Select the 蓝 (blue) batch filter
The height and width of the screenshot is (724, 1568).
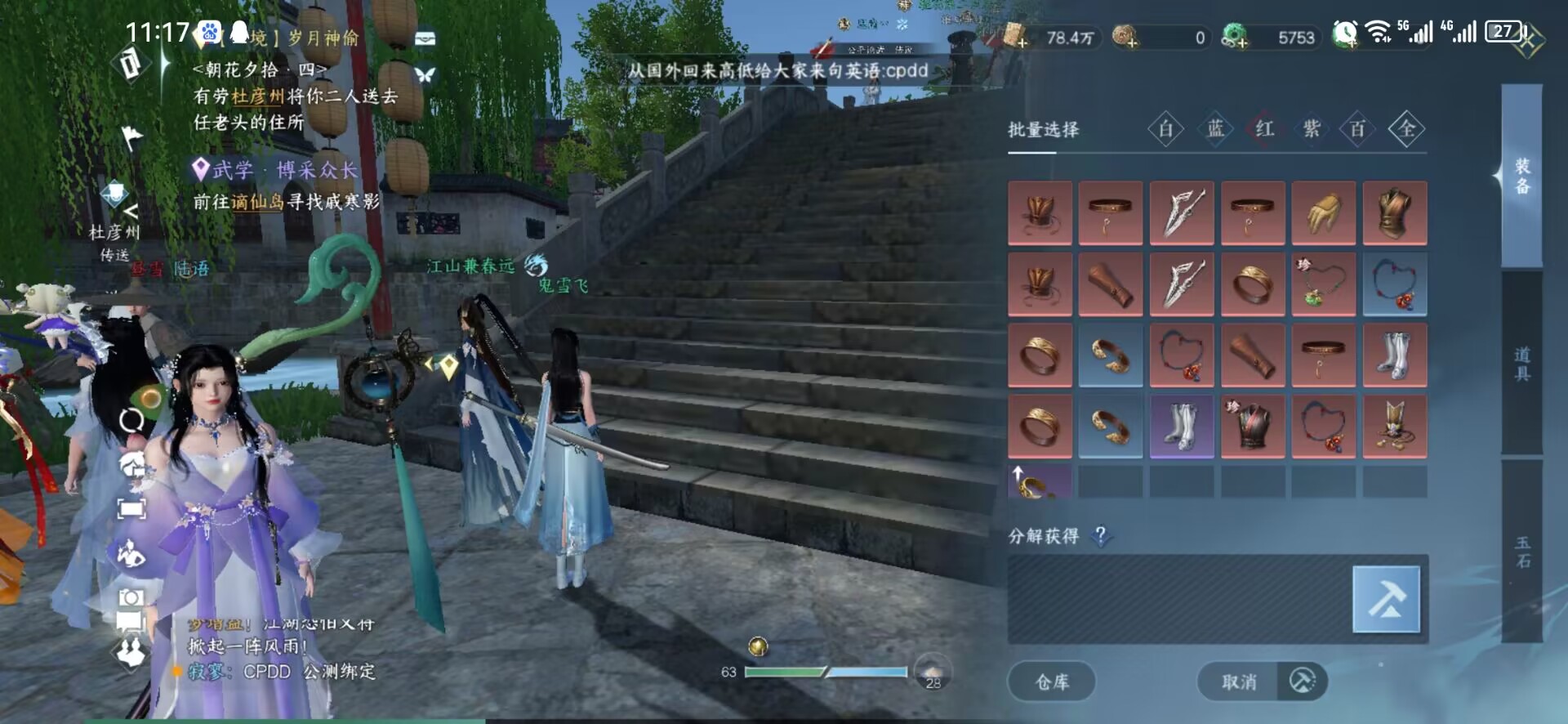pos(1215,129)
